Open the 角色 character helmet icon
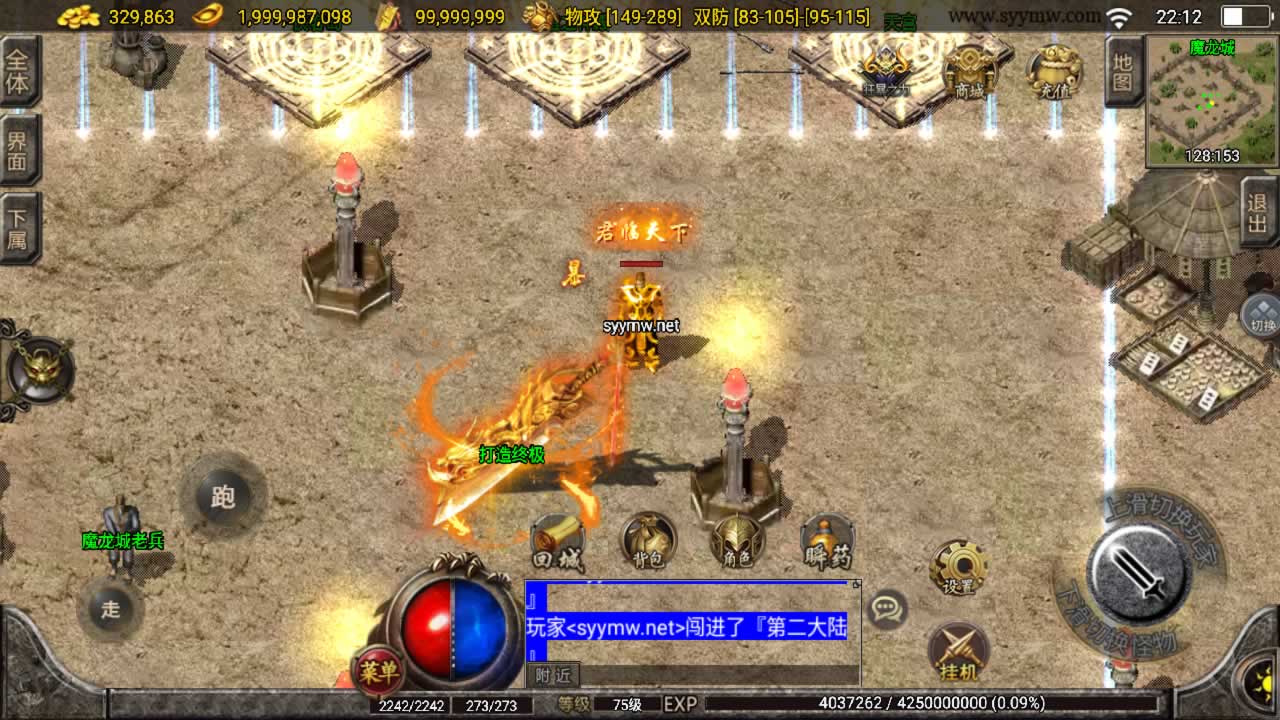This screenshot has width=1280, height=720. click(738, 542)
